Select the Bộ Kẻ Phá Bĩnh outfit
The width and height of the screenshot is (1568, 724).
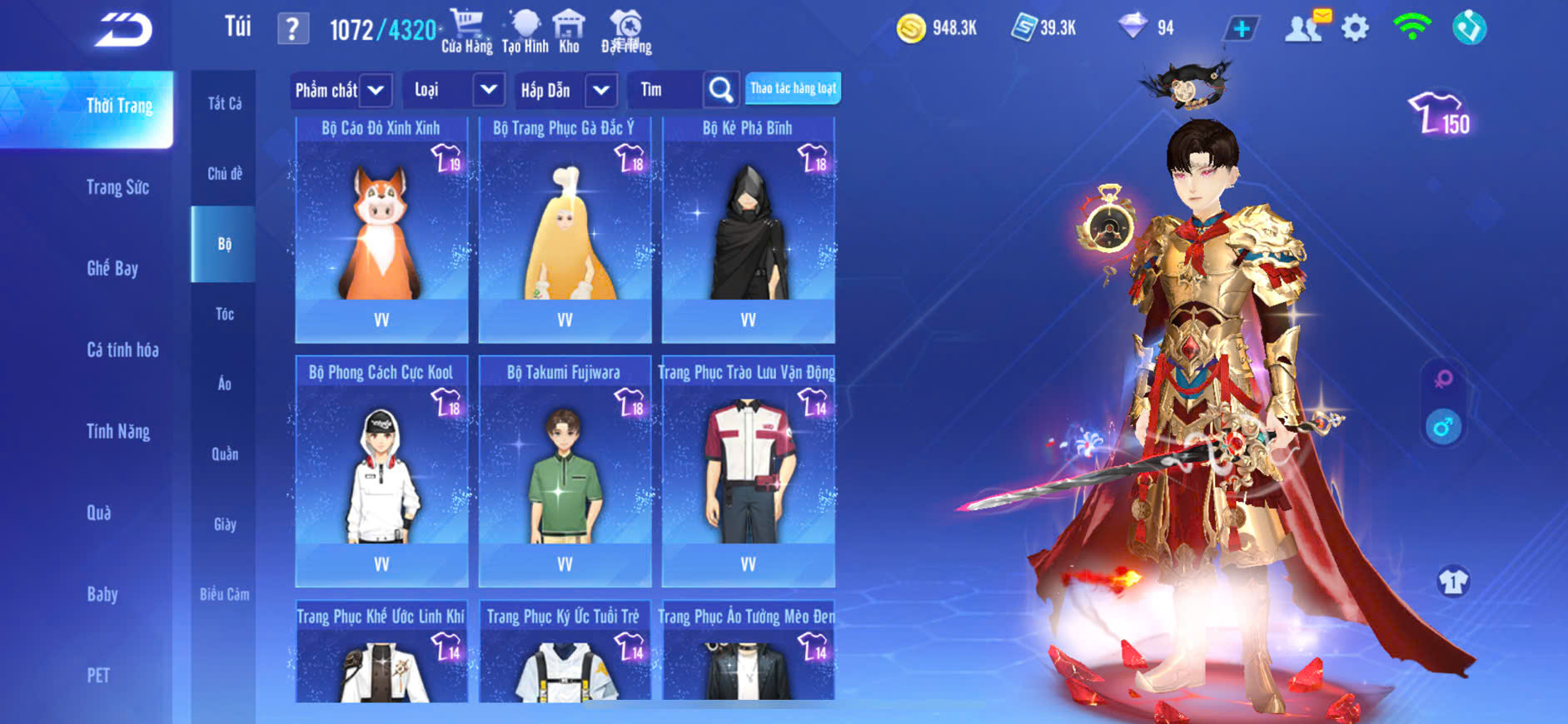click(748, 229)
